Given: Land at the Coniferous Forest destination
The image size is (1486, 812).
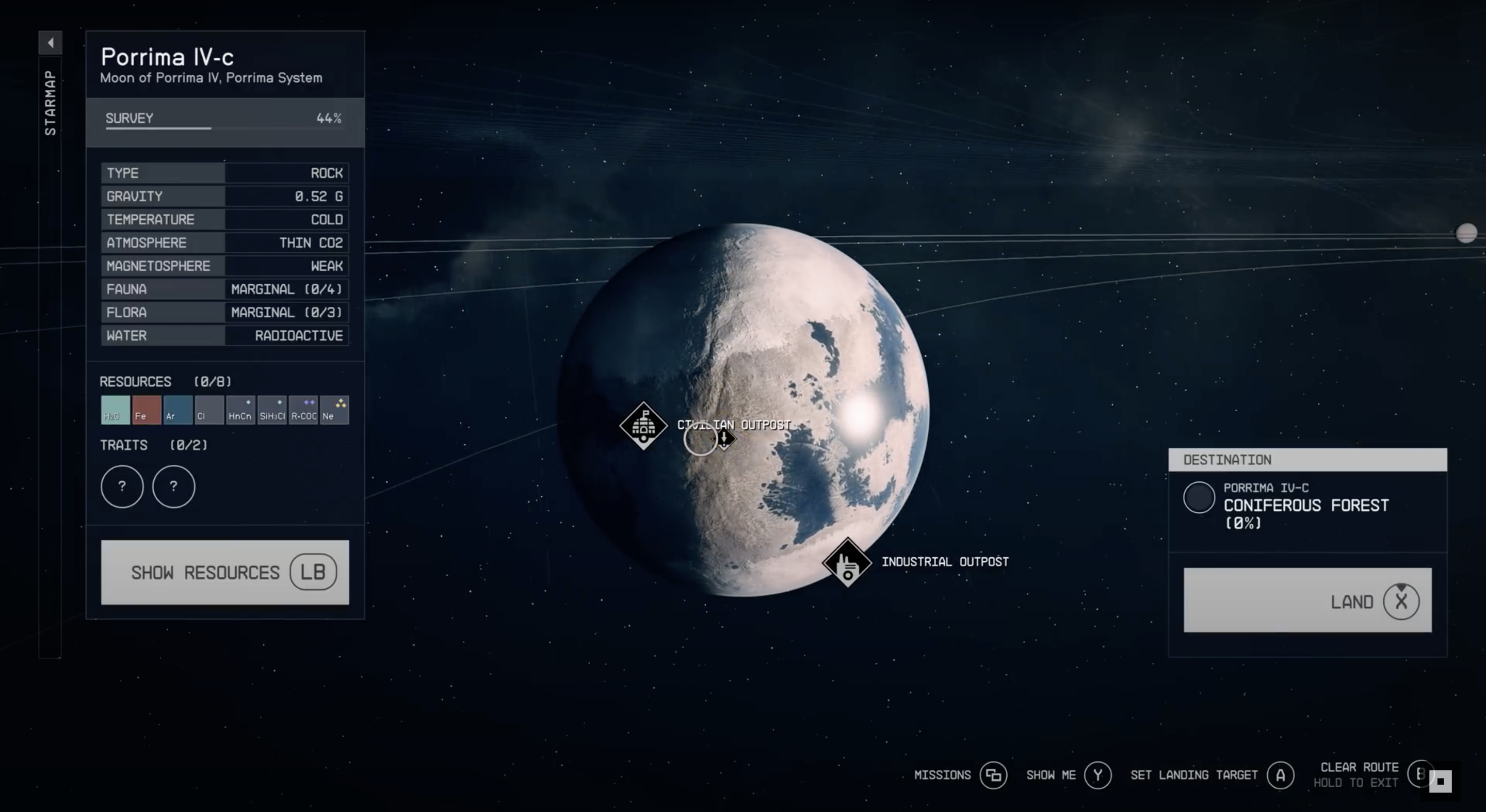Looking at the screenshot, I should (1307, 600).
